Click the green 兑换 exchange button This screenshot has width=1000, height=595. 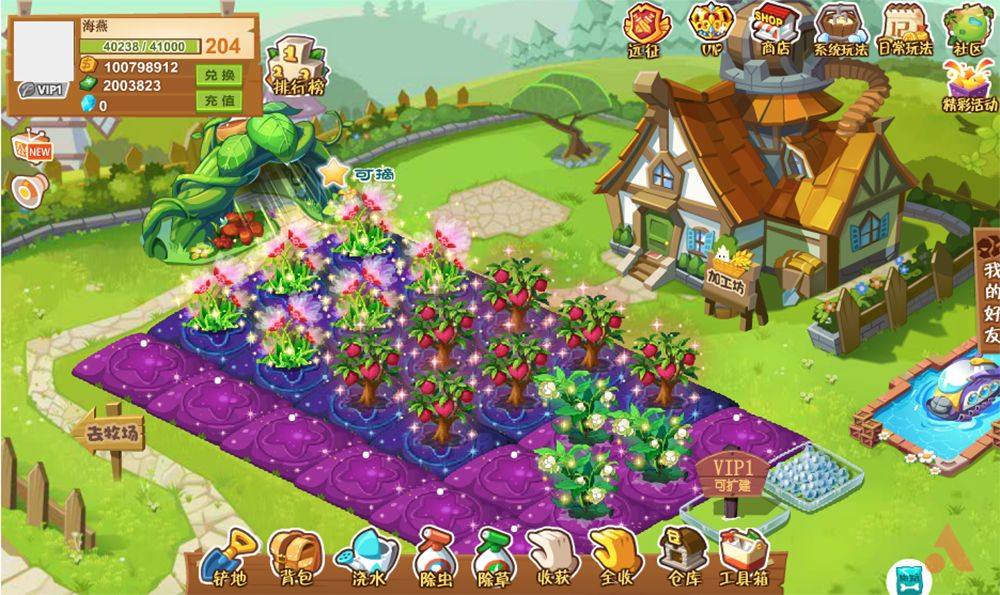221,76
